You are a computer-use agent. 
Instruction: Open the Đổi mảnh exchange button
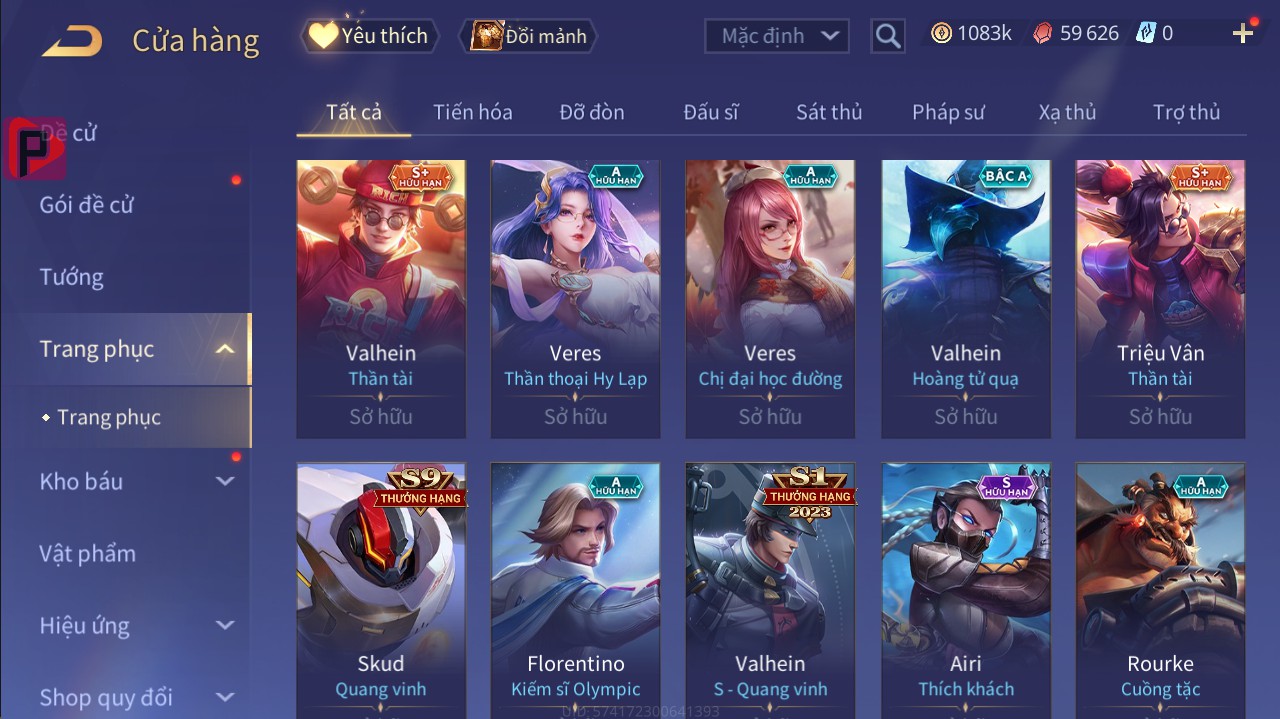tap(529, 36)
